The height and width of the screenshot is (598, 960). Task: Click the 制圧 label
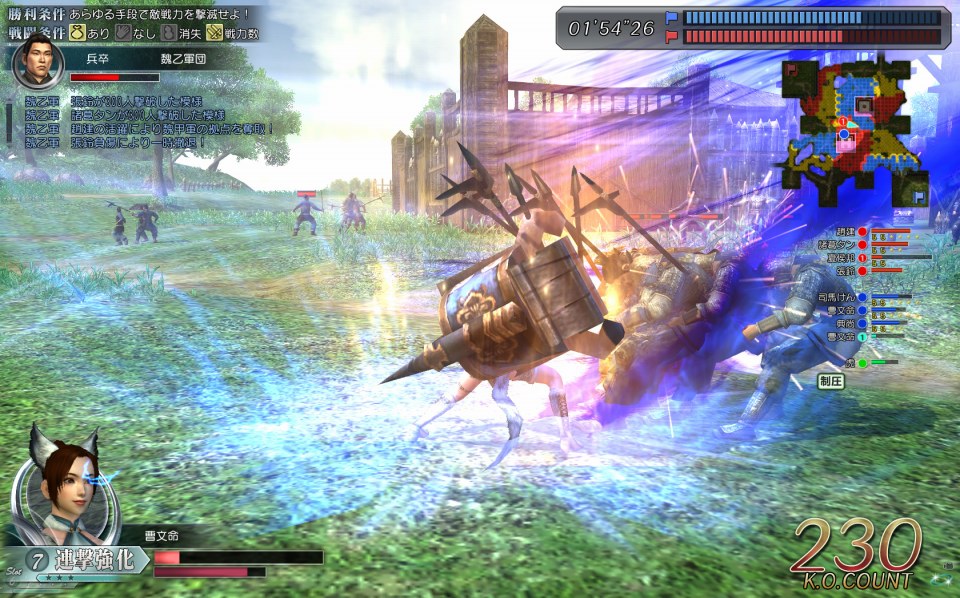pyautogui.click(x=832, y=381)
